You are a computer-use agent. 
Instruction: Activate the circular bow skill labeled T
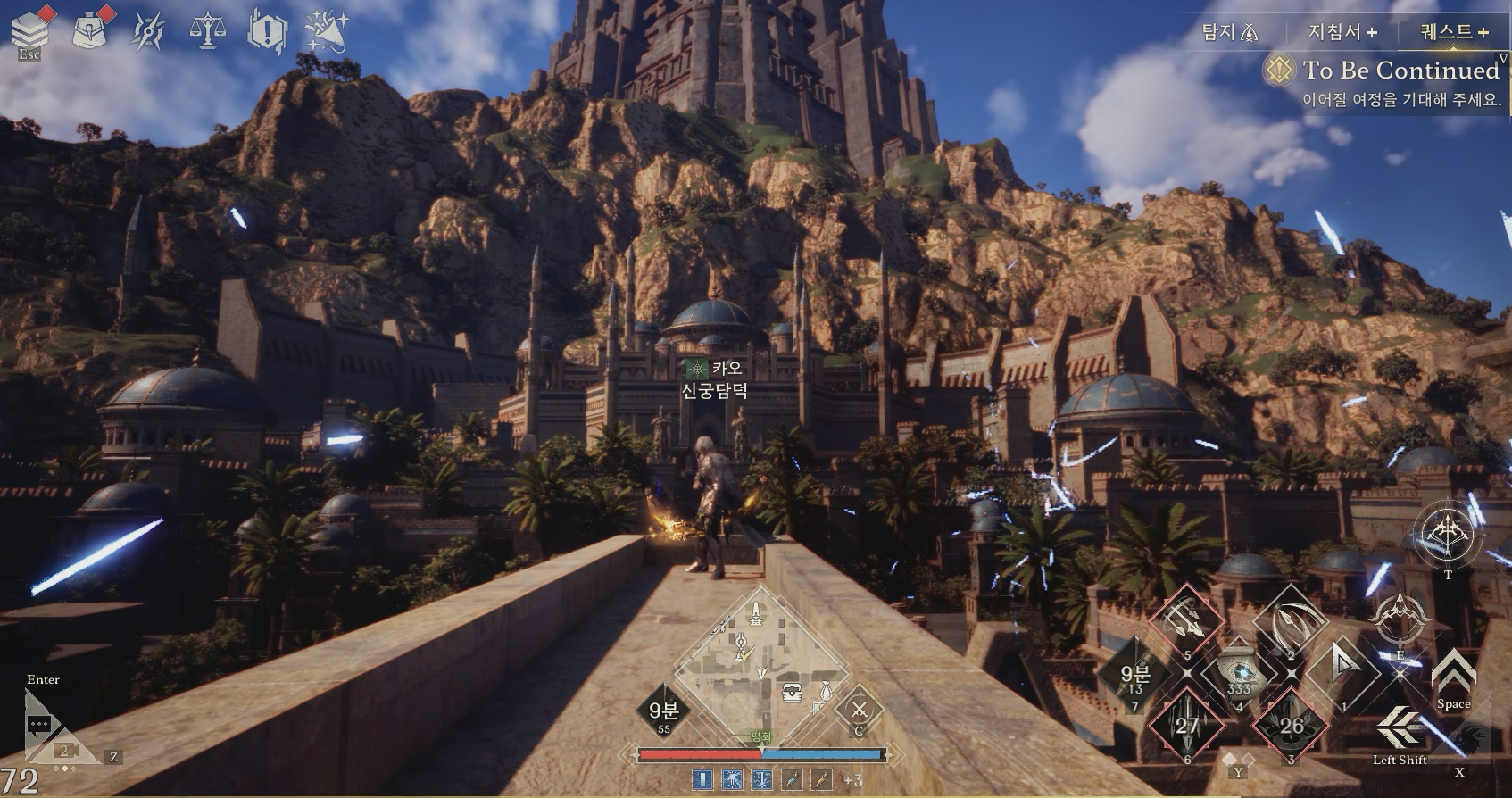[1447, 536]
